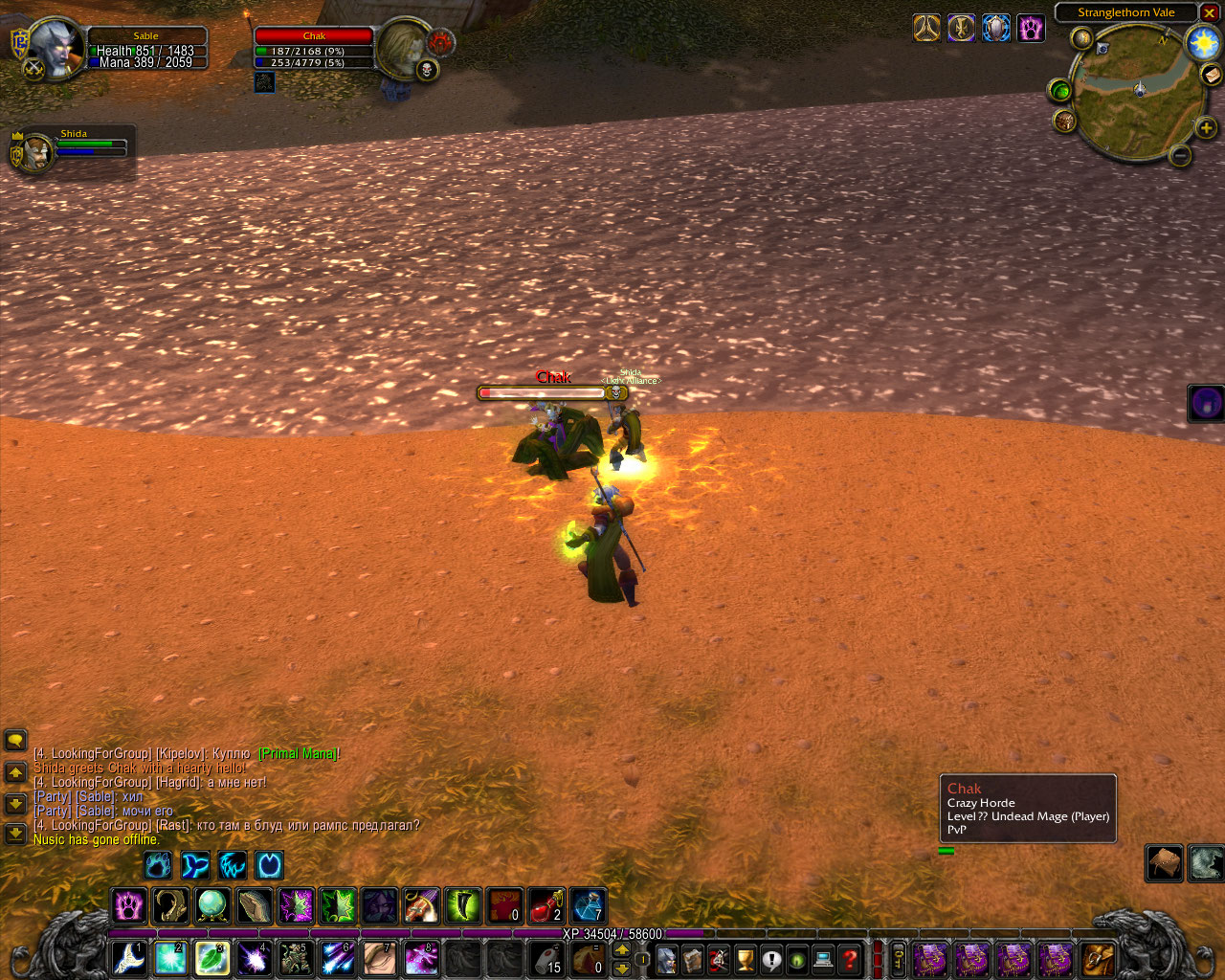Open the help question mark button
Image resolution: width=1225 pixels, height=980 pixels.
[x=849, y=958]
